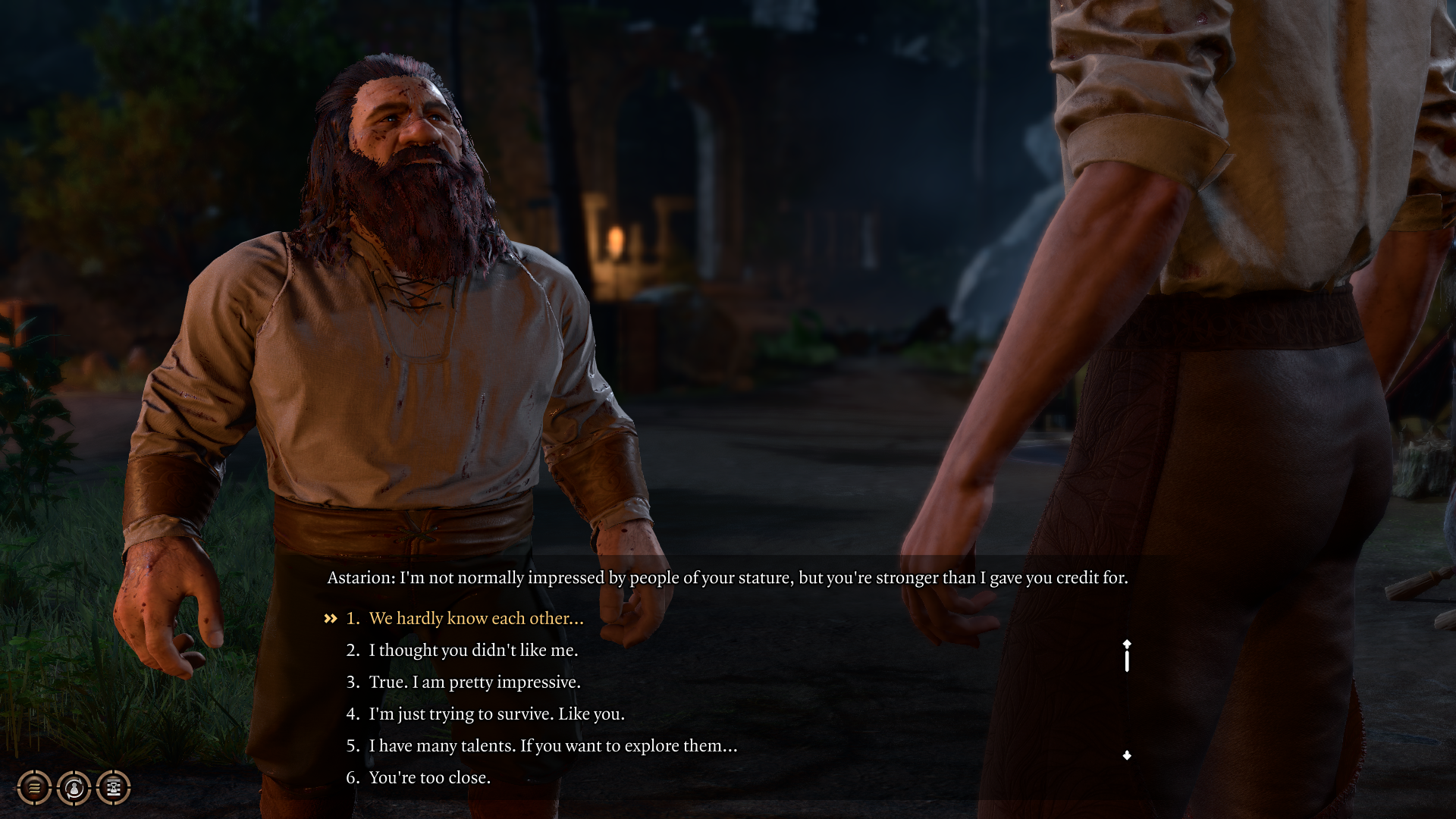1456x819 pixels.
Task: Click the scroll-down arrow of dialogue options
Action: coord(1127,755)
